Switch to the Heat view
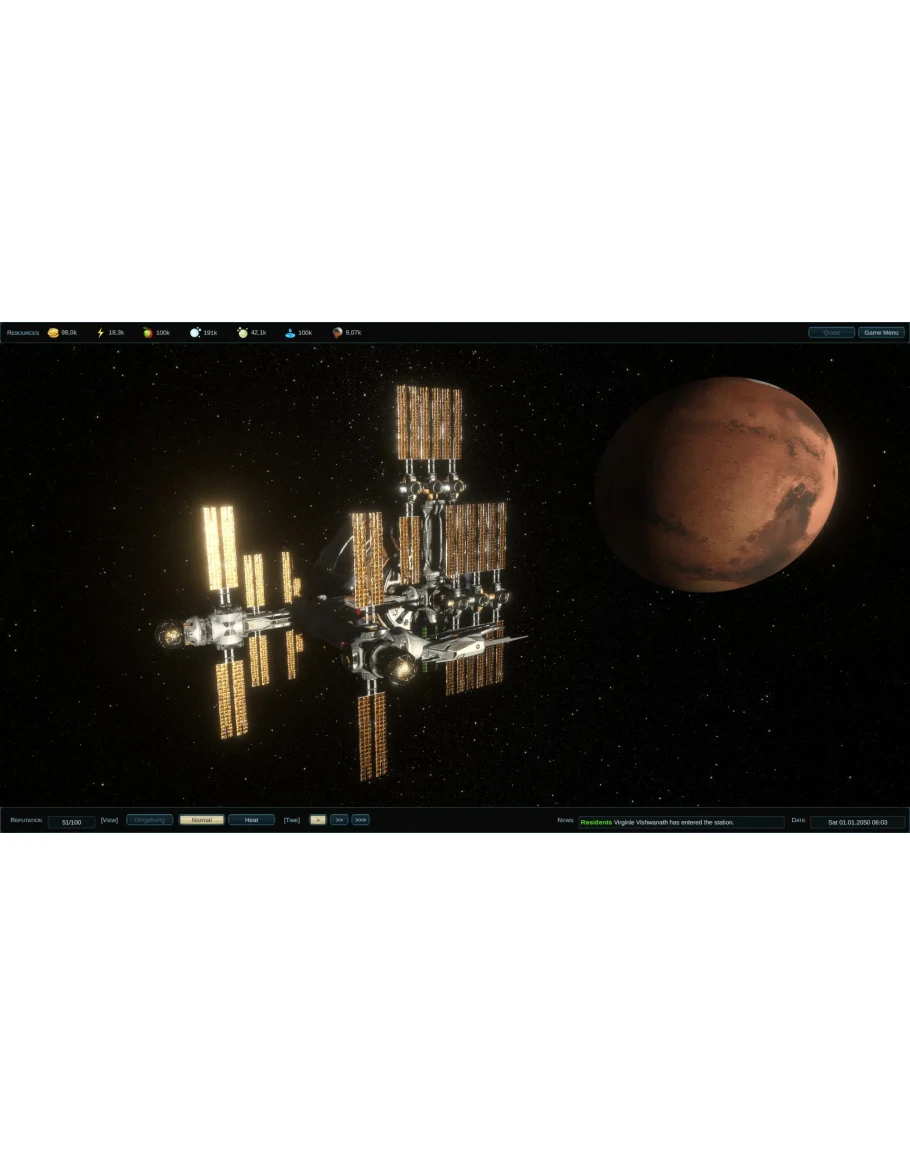 tap(251, 820)
